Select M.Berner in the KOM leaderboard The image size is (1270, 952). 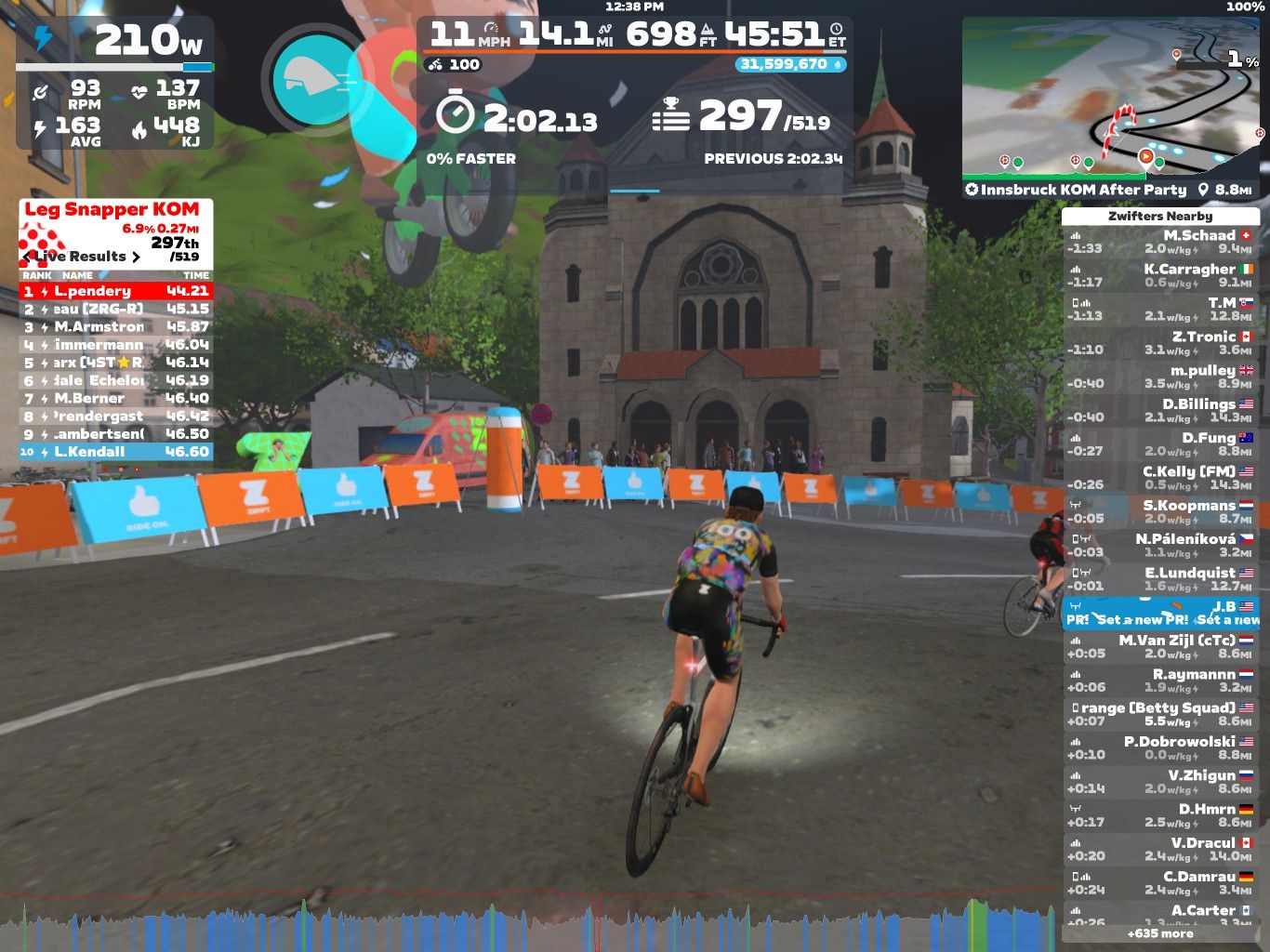tap(115, 399)
